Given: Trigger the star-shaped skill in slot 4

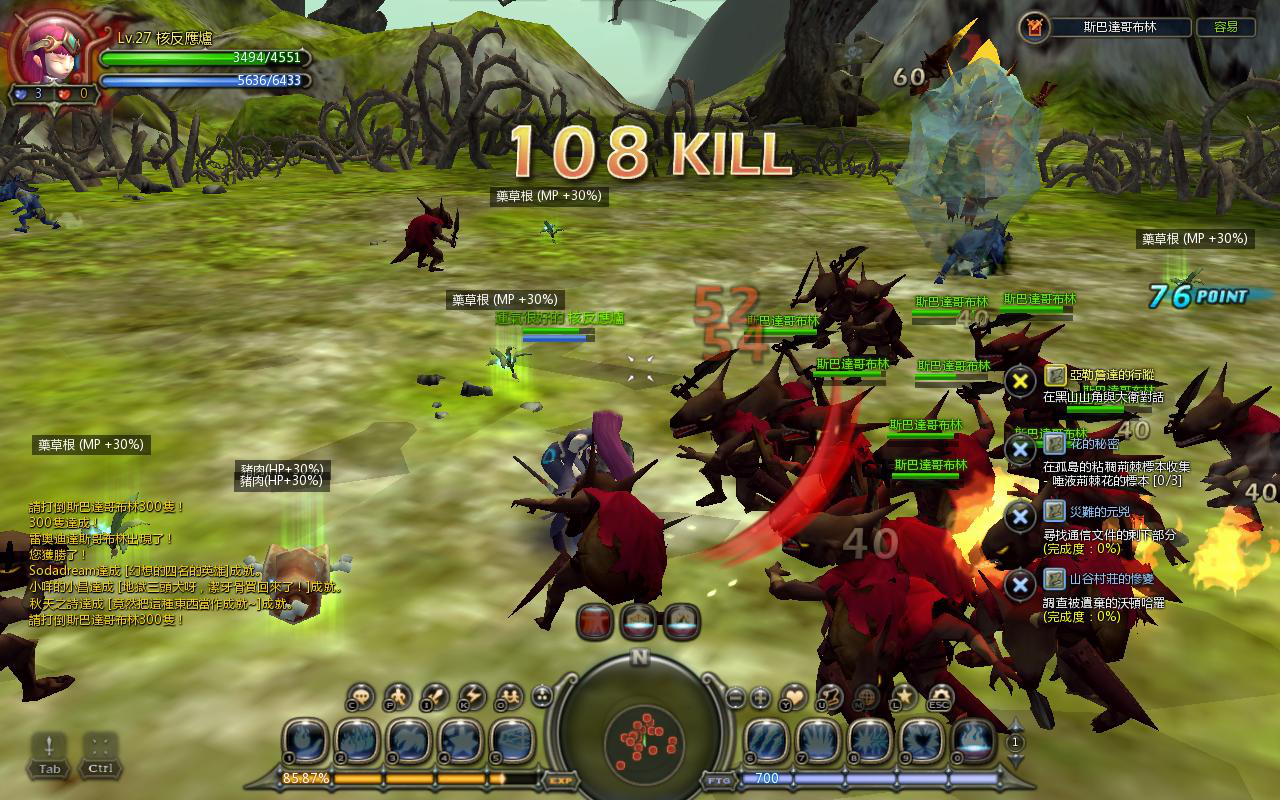Looking at the screenshot, I should pyautogui.click(x=460, y=741).
